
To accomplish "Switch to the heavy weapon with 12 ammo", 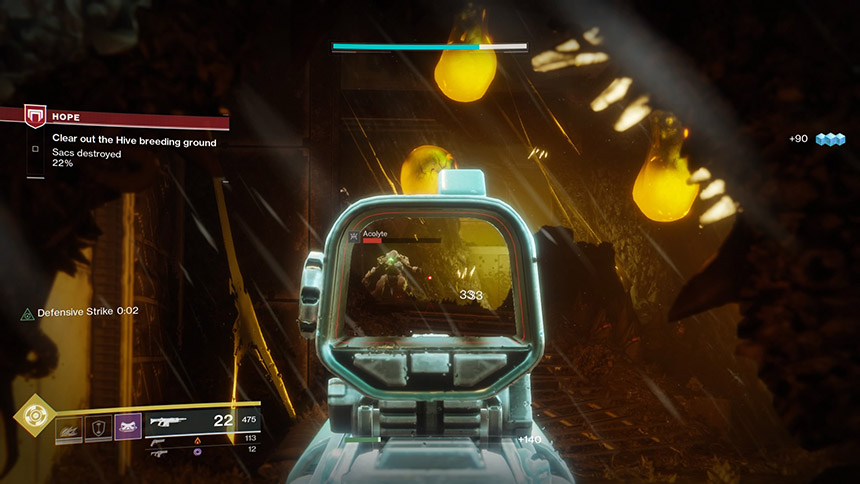I will [x=159, y=452].
